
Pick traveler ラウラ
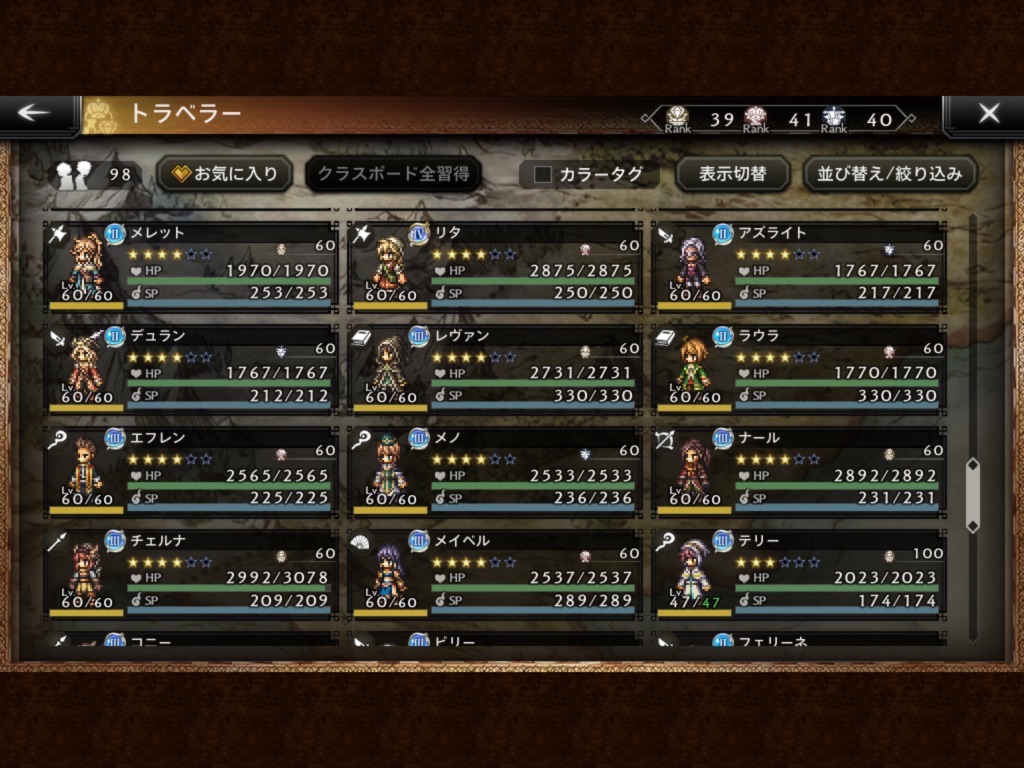click(799, 369)
